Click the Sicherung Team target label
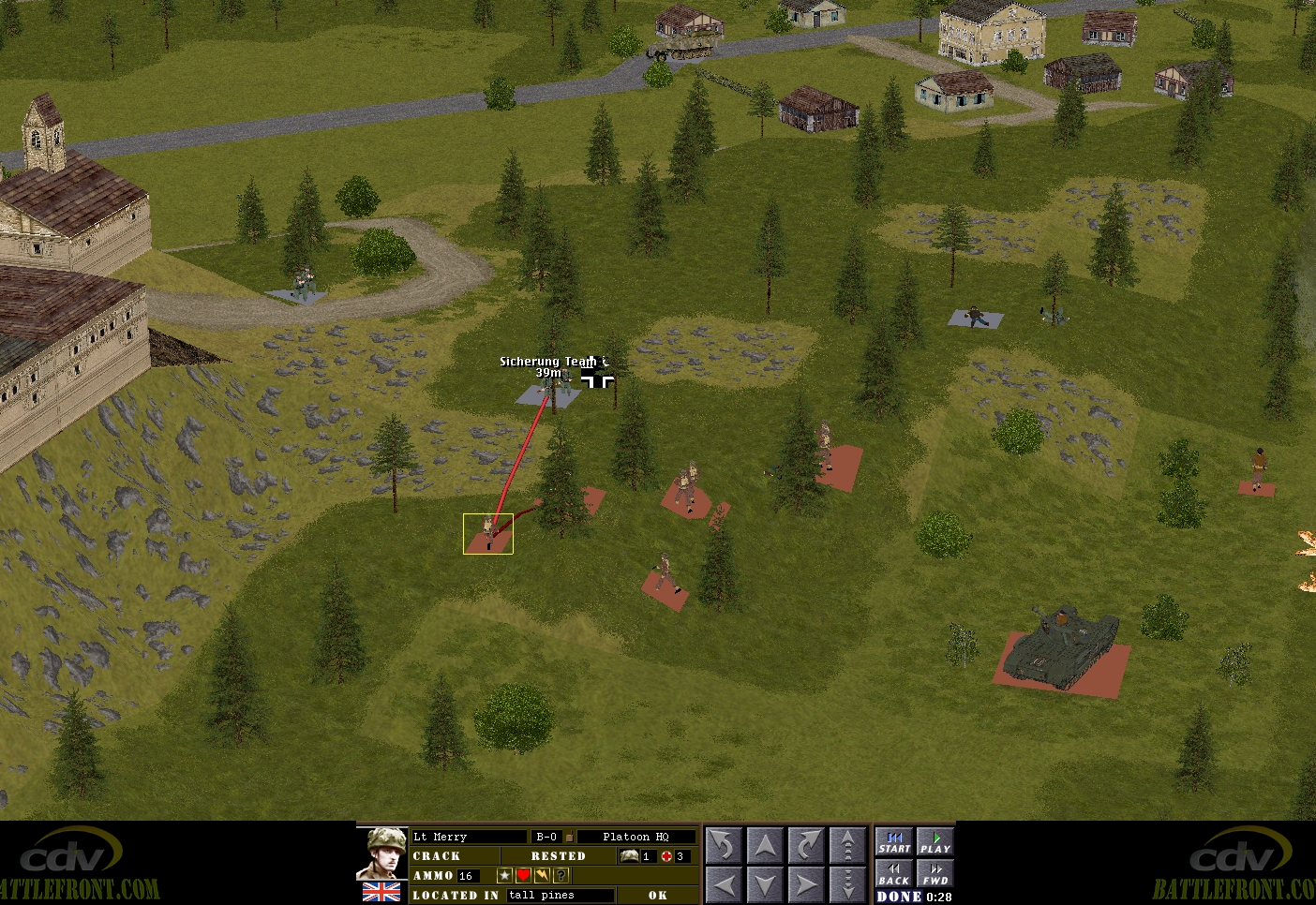Image resolution: width=1316 pixels, height=905 pixels. pyautogui.click(x=547, y=362)
